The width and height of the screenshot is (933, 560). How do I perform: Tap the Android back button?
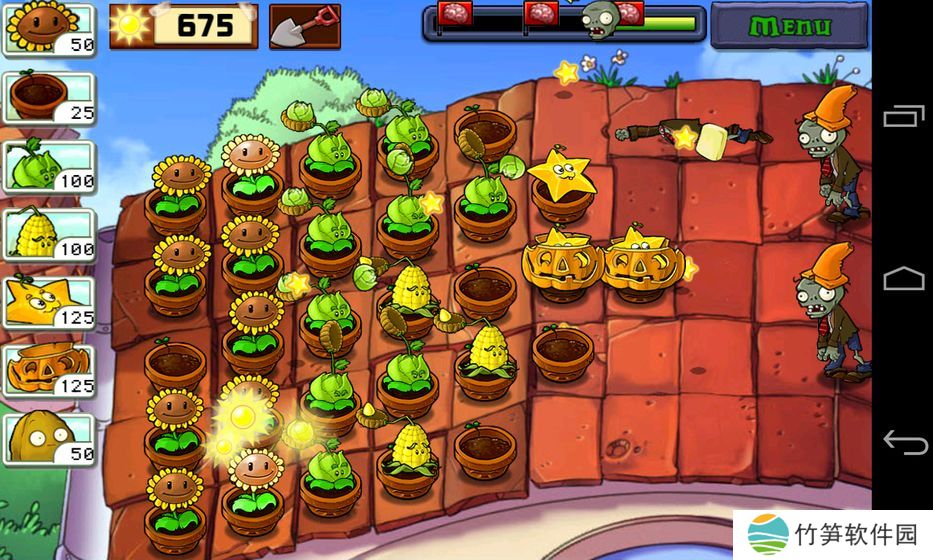(x=902, y=440)
